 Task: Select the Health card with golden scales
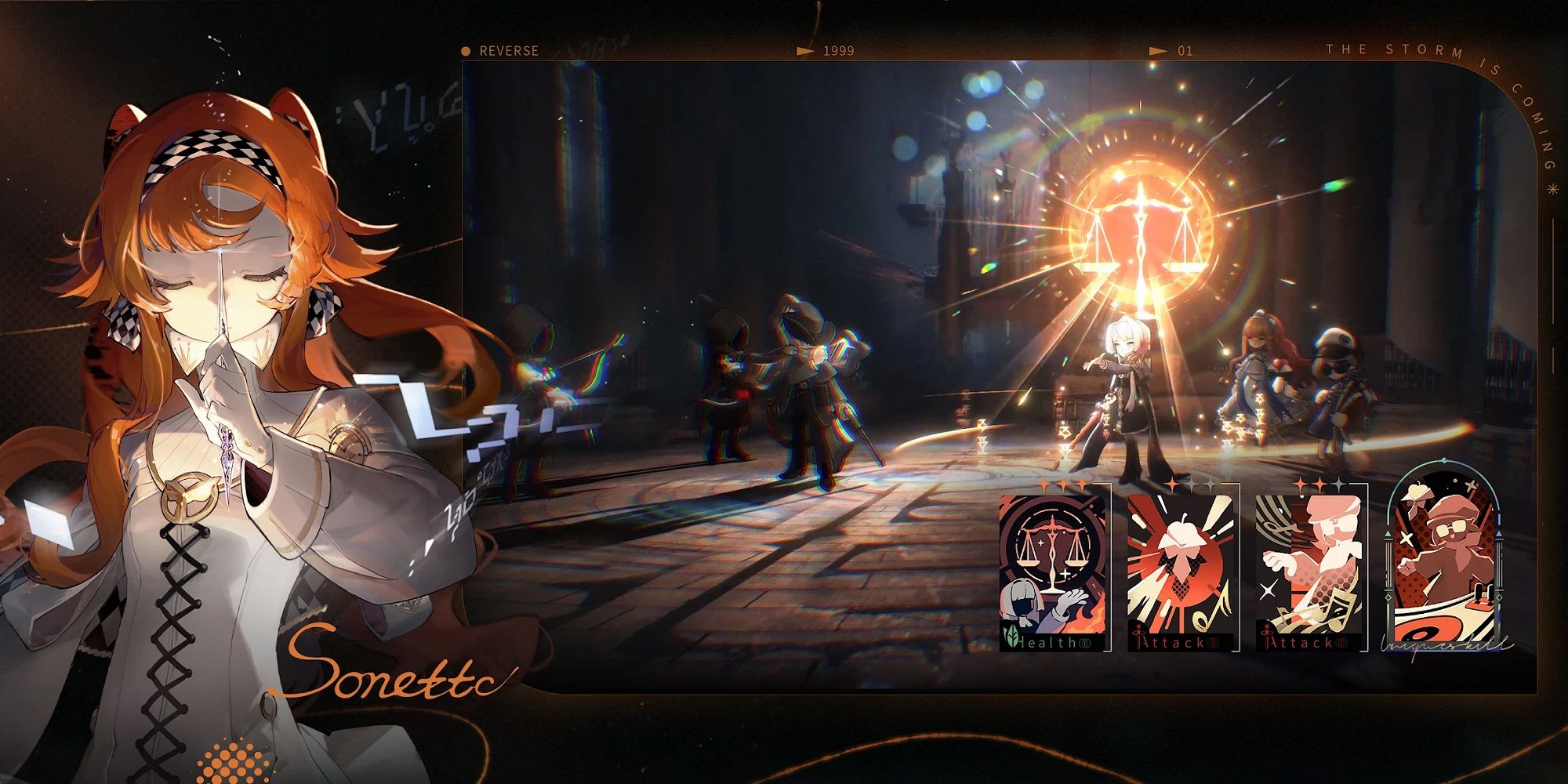coord(1053,571)
